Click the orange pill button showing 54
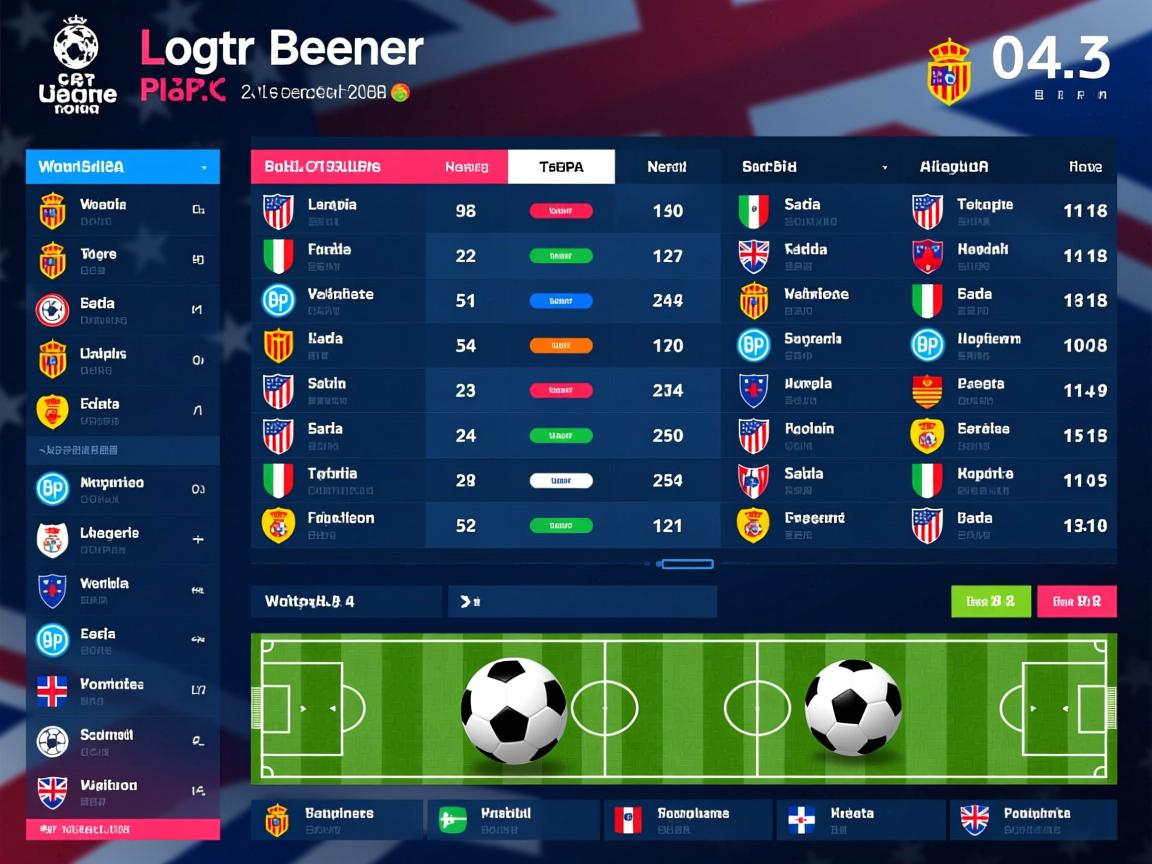 [x=560, y=346]
